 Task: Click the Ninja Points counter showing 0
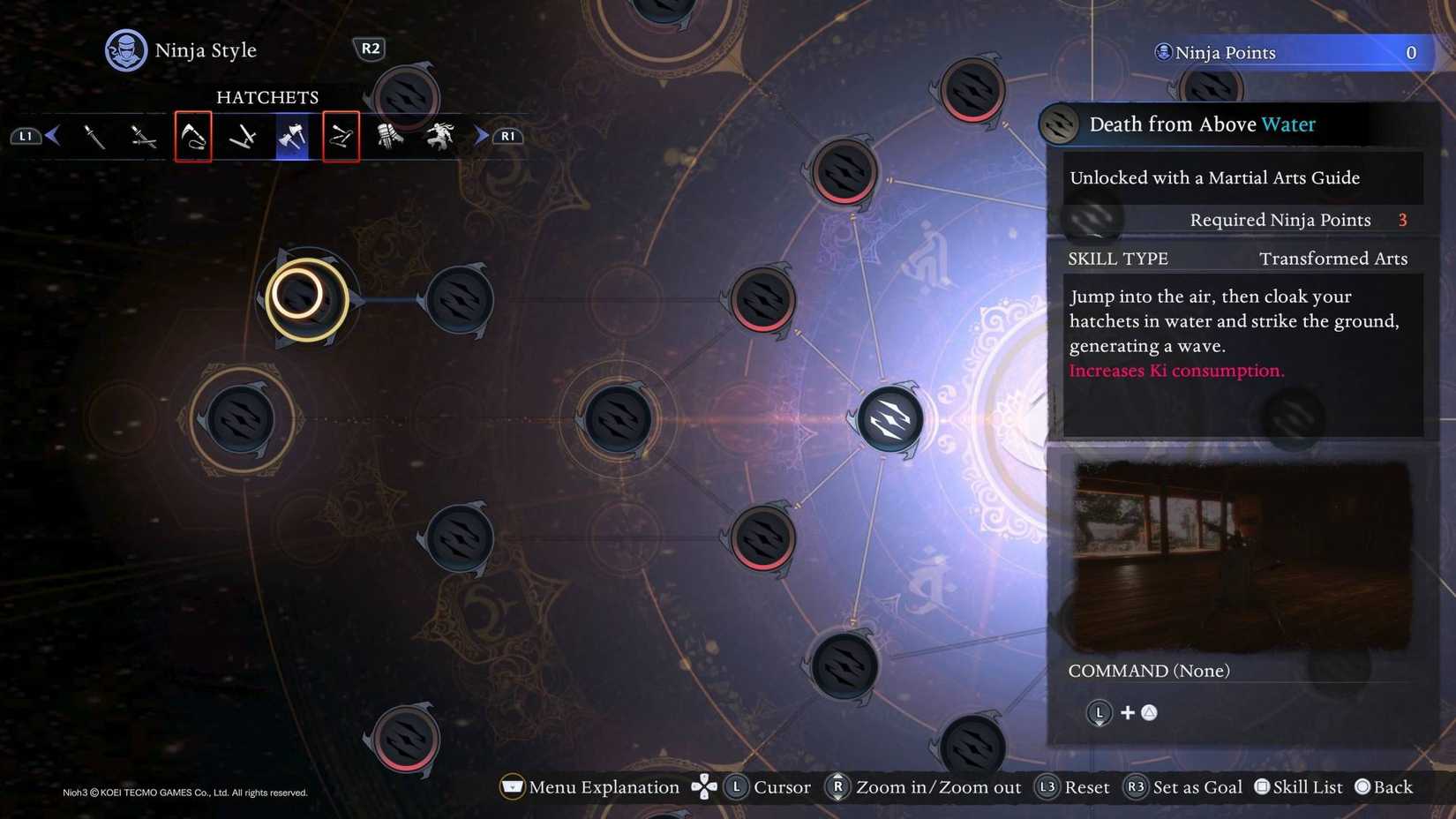tap(1288, 52)
